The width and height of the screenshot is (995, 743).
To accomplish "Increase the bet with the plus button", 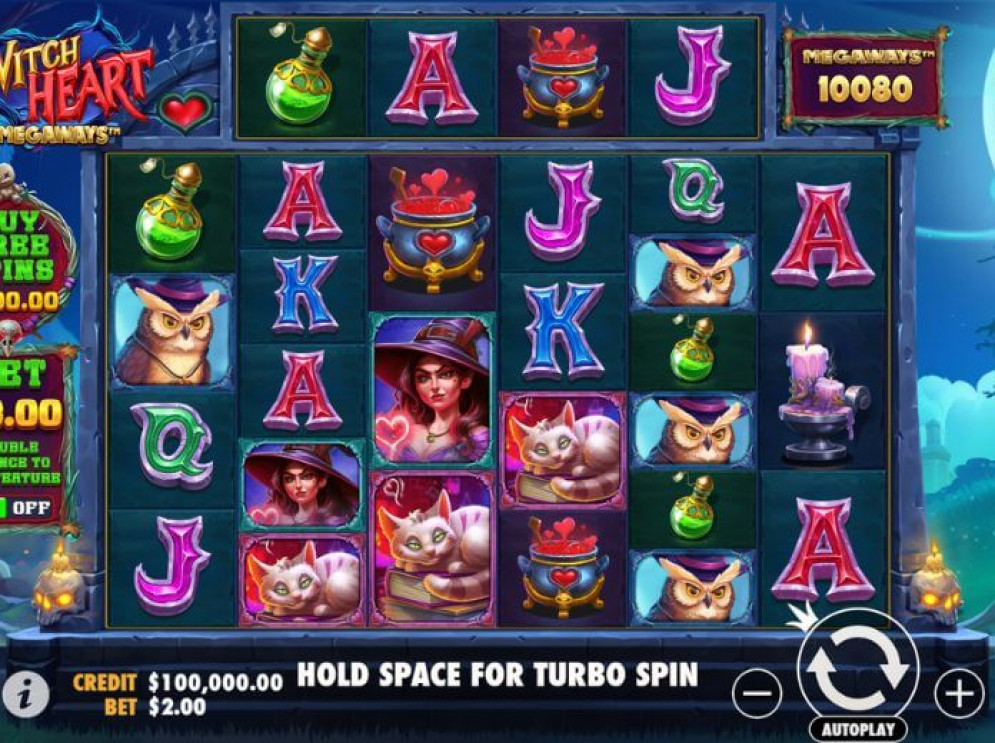I will (x=958, y=691).
